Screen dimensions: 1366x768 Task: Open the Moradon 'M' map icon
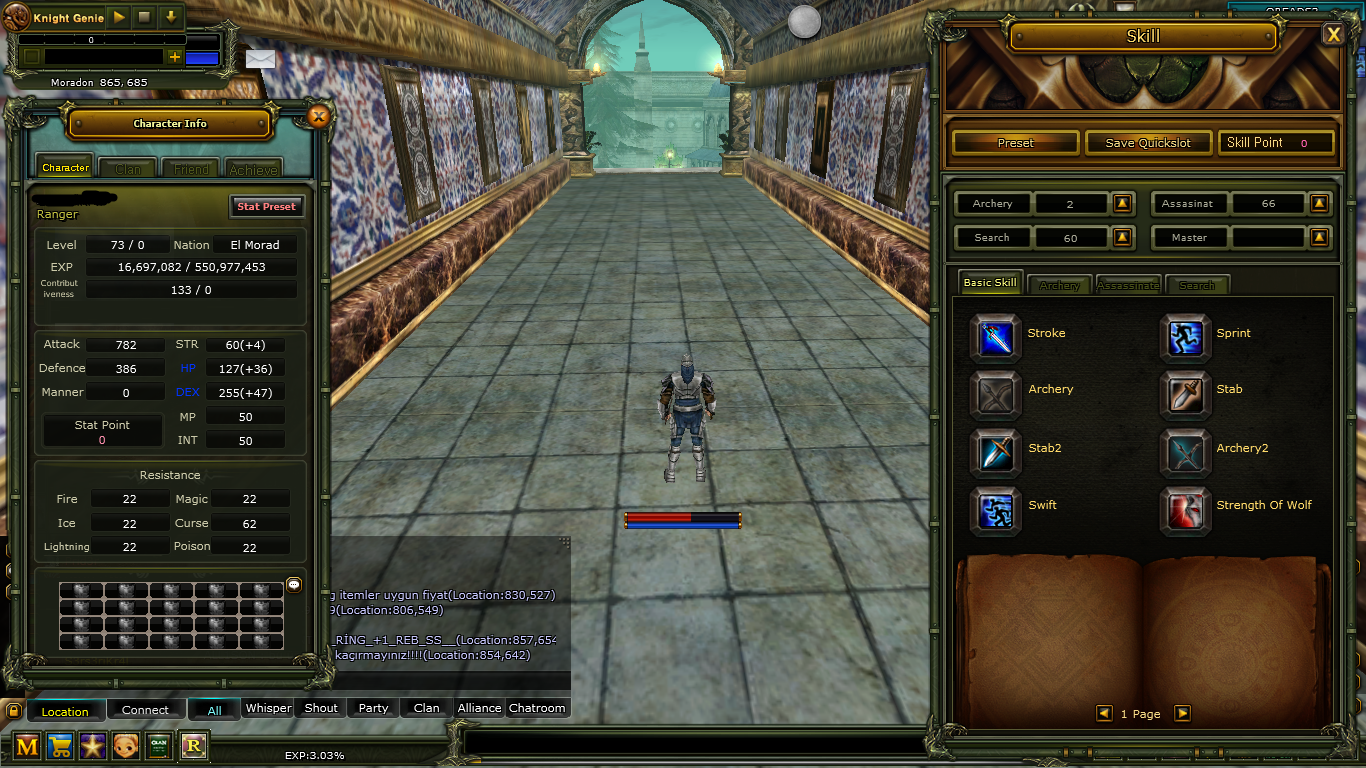pyautogui.click(x=26, y=745)
